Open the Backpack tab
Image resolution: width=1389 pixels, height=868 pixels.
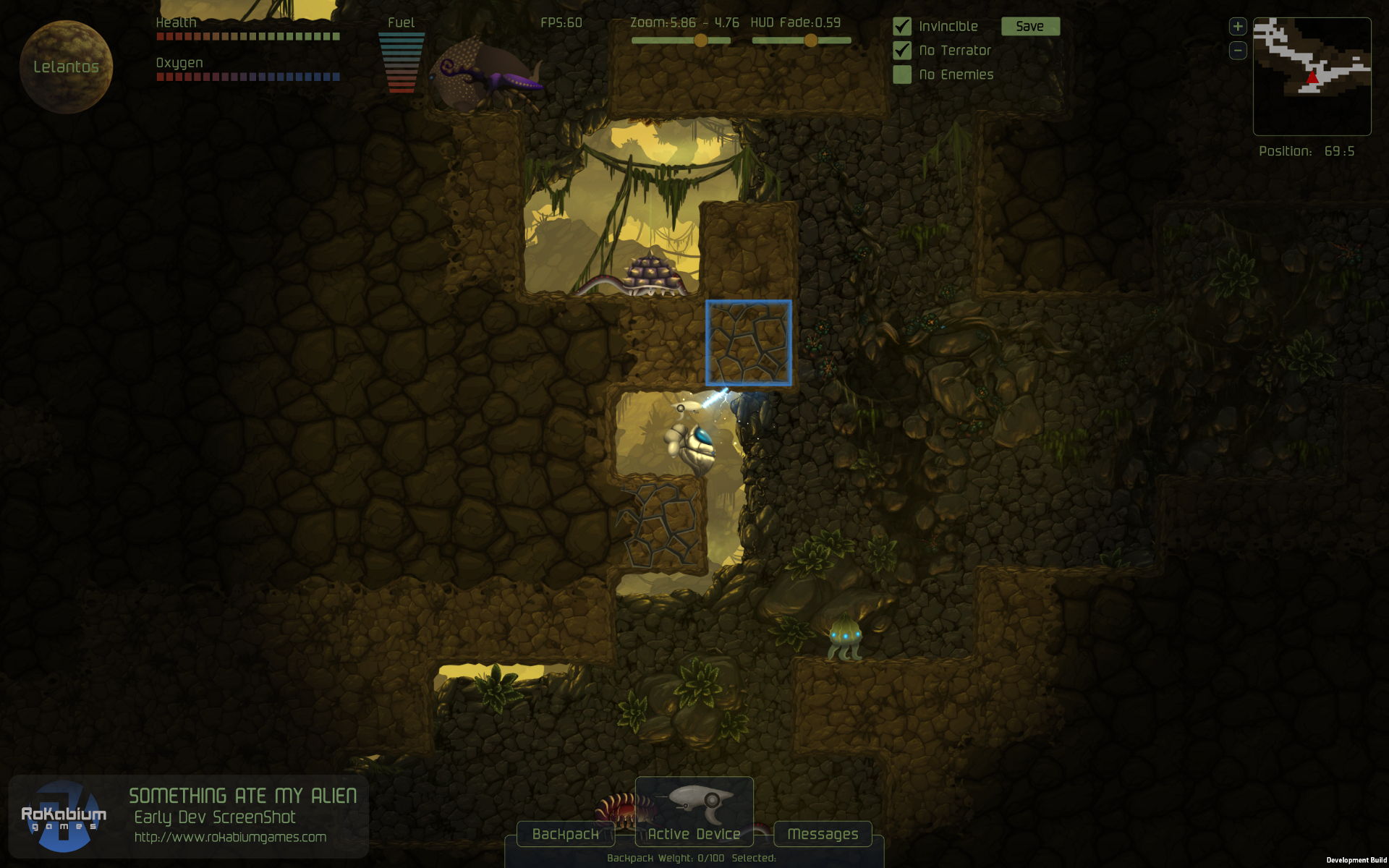[x=566, y=834]
